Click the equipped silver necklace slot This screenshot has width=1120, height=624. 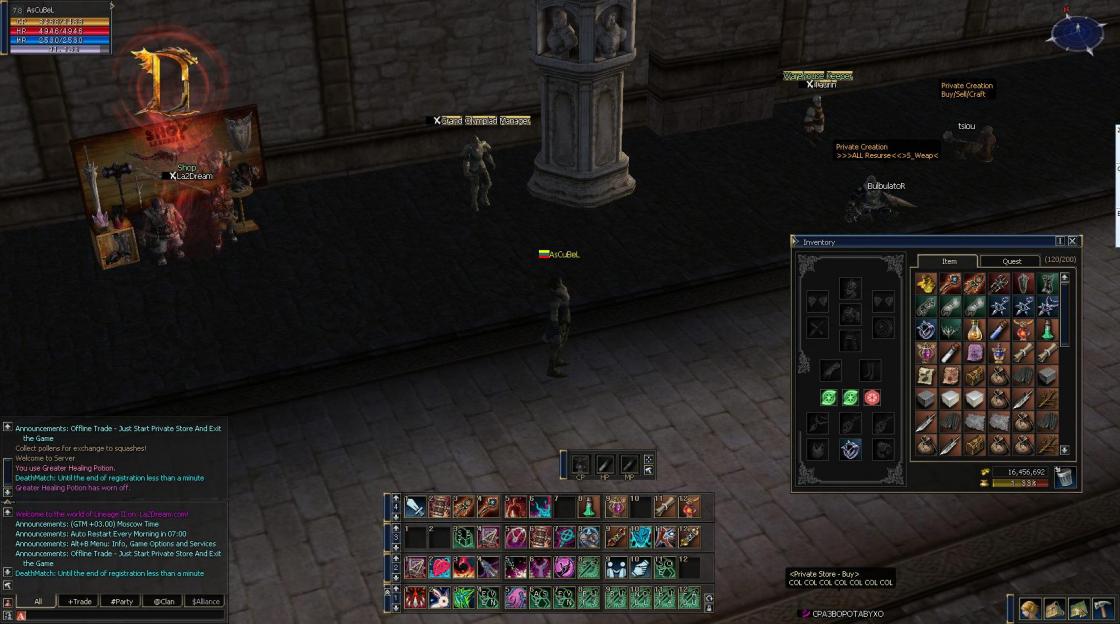[849, 449]
